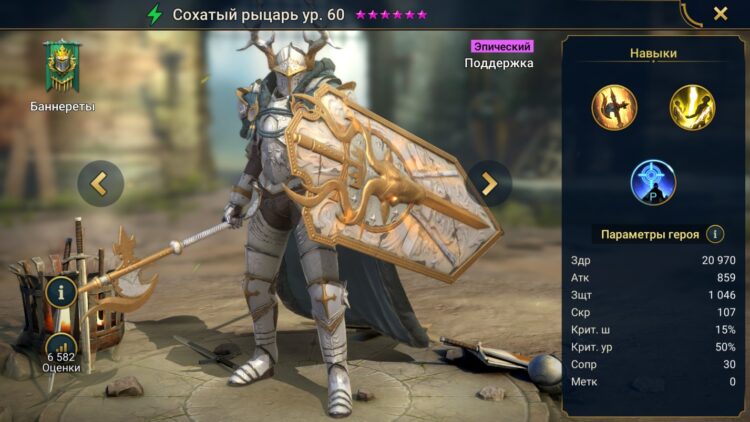Show the previous hero
The width and height of the screenshot is (750, 422).
coord(100,183)
